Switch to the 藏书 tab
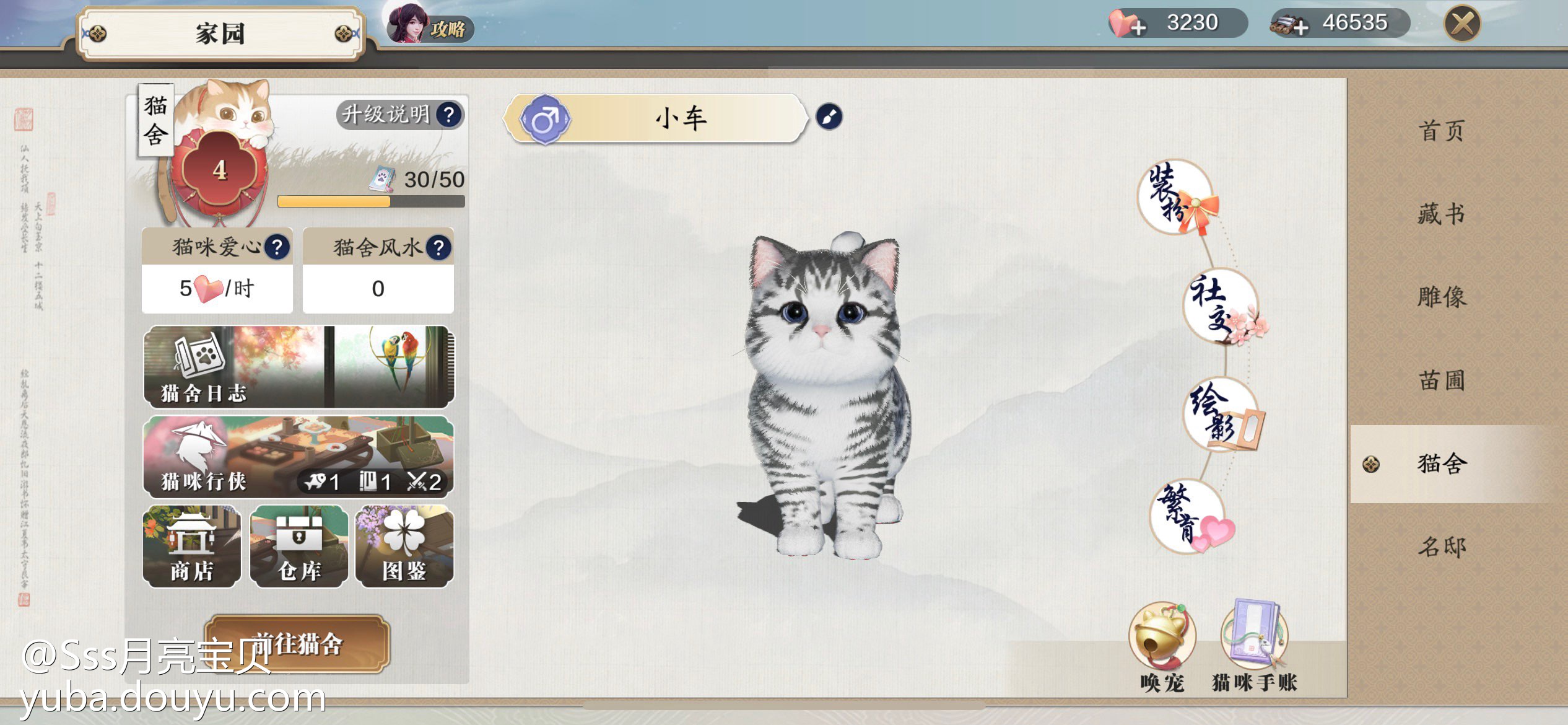1568x725 pixels. tap(1442, 214)
